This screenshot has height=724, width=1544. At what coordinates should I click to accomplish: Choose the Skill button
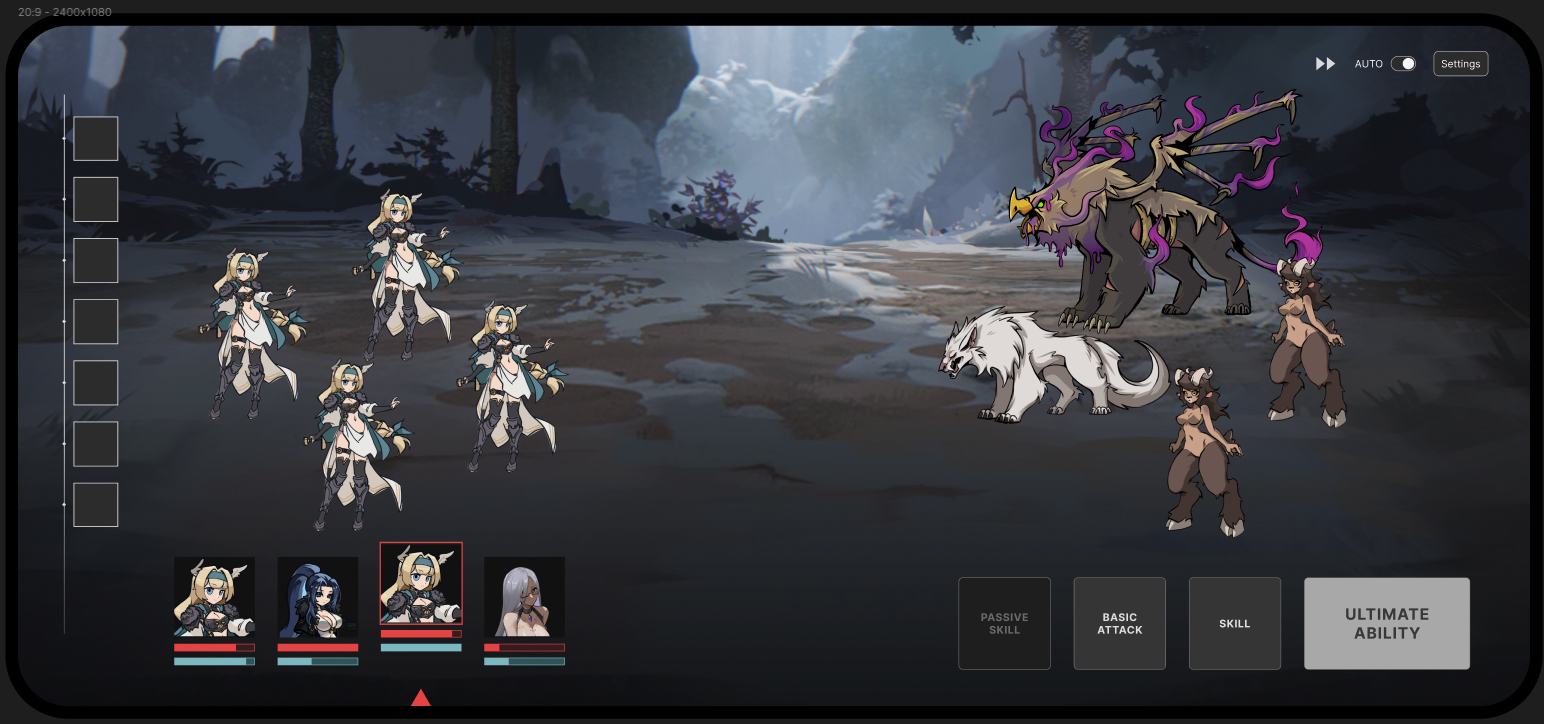point(1234,623)
